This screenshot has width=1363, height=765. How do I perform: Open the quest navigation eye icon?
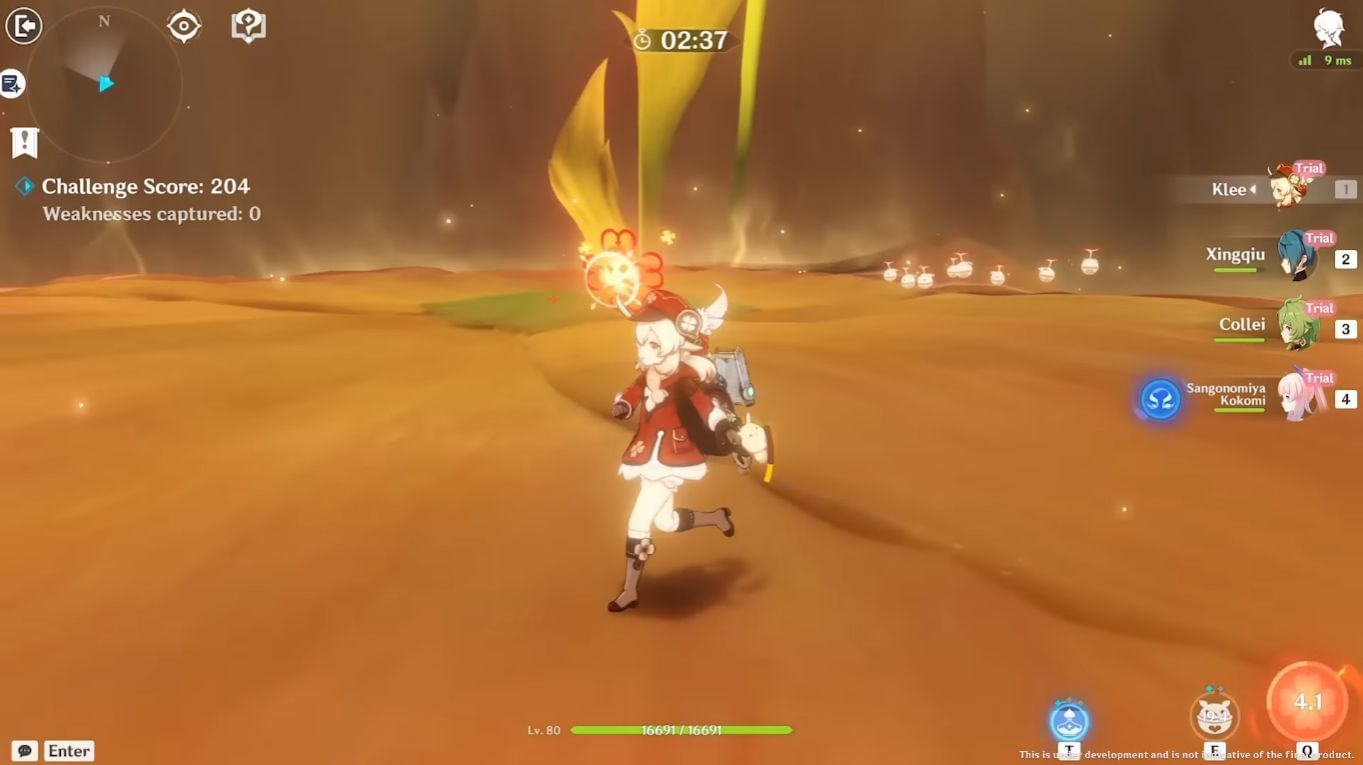coord(183,25)
